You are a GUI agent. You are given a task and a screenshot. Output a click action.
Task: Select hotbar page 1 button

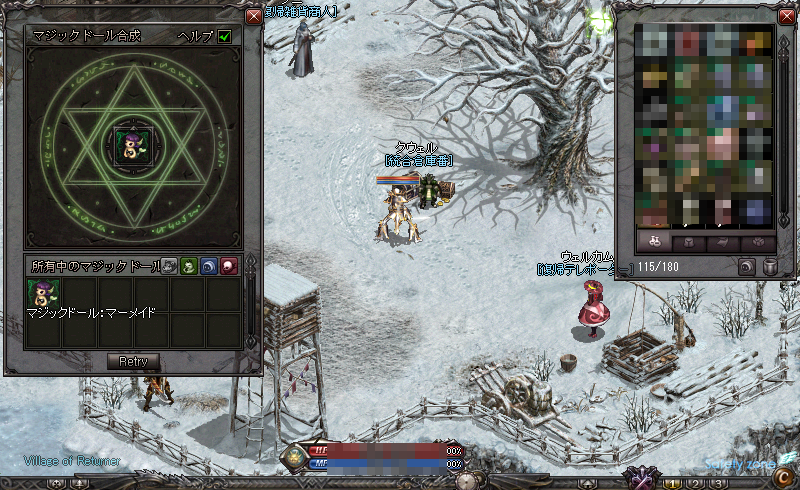click(674, 484)
